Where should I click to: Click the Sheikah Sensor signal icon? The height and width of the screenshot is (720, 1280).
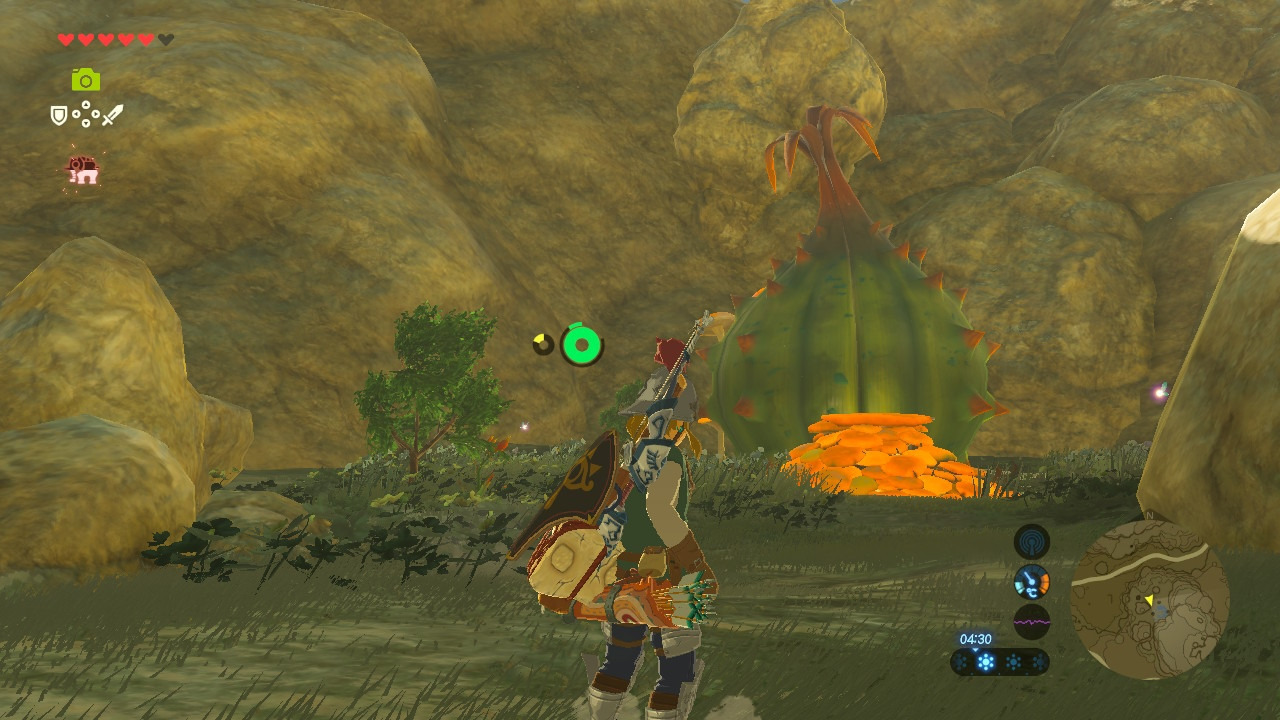pos(1031,542)
